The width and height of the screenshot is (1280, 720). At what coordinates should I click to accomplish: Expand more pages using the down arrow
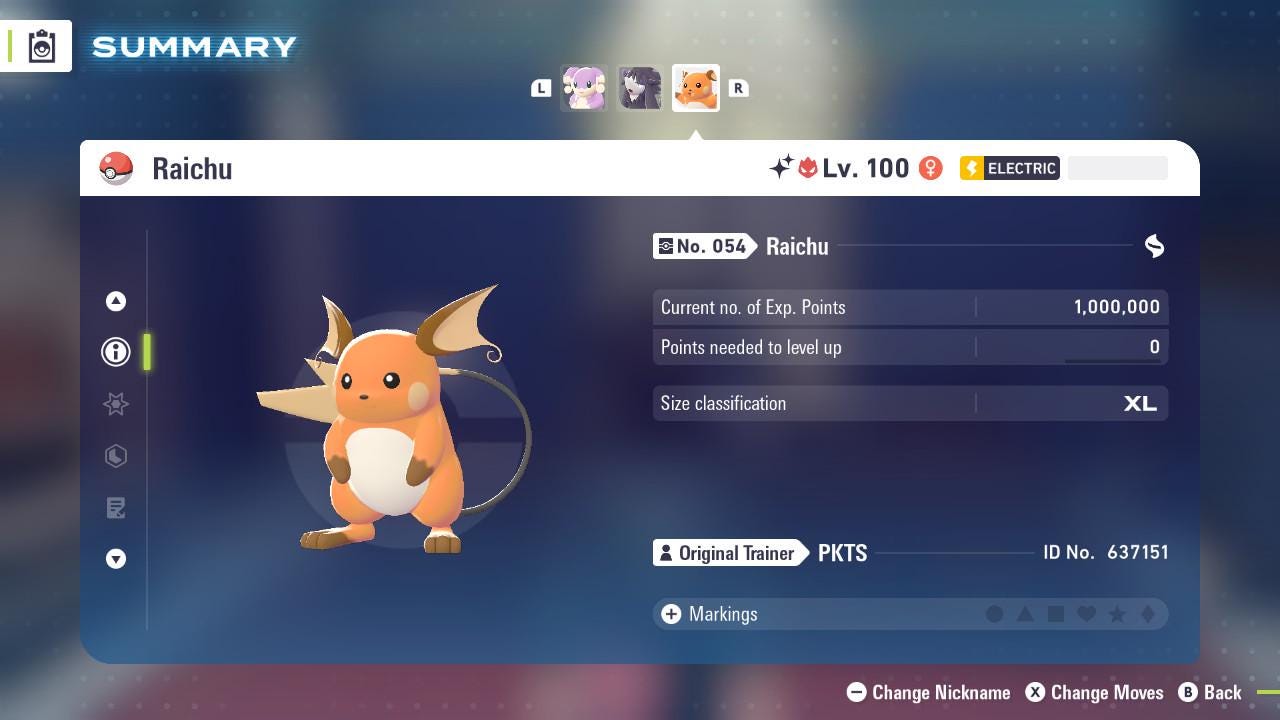click(x=116, y=559)
